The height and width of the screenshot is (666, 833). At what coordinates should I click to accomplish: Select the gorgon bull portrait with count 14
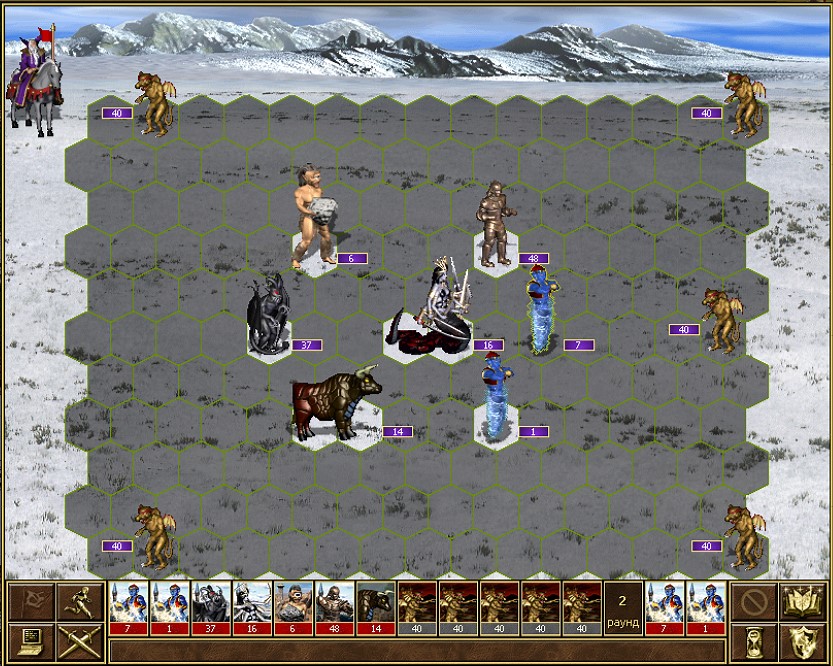375,608
